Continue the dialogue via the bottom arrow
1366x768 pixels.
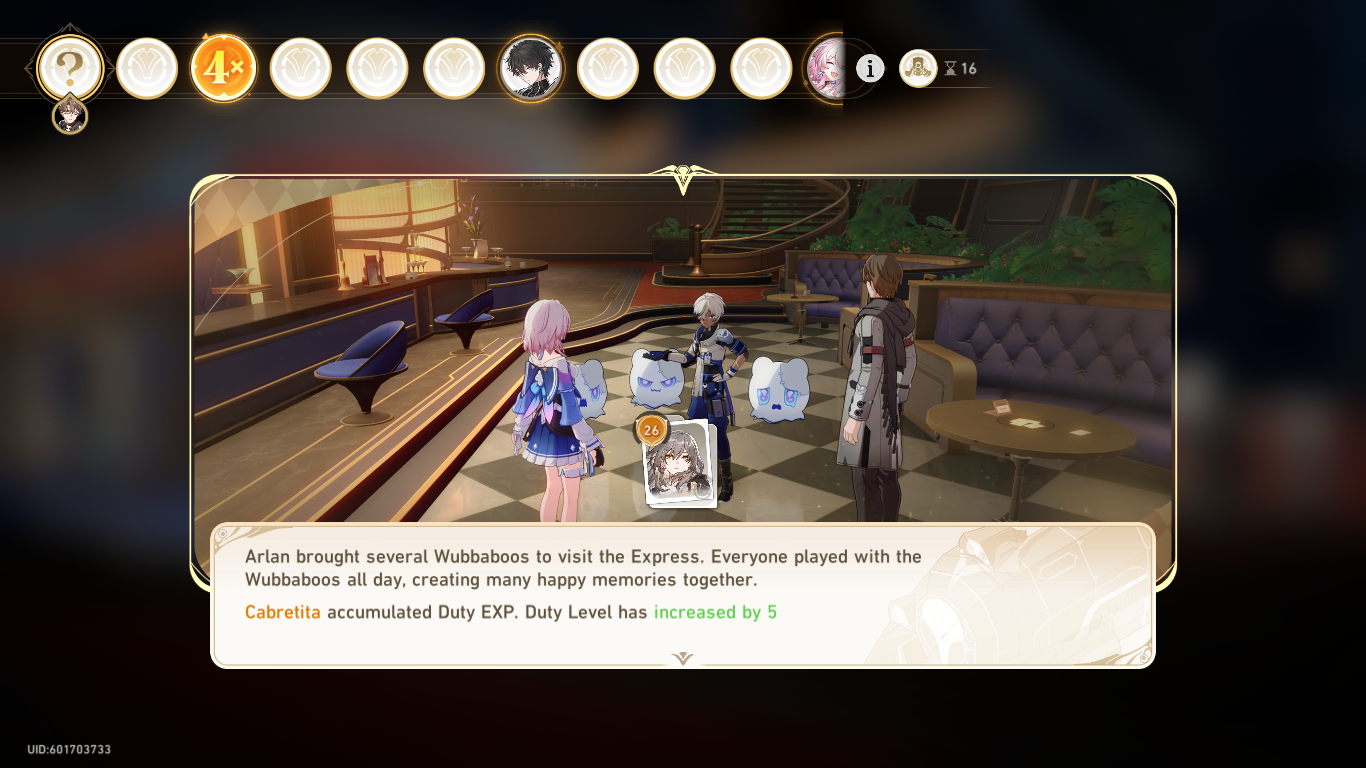(x=683, y=658)
